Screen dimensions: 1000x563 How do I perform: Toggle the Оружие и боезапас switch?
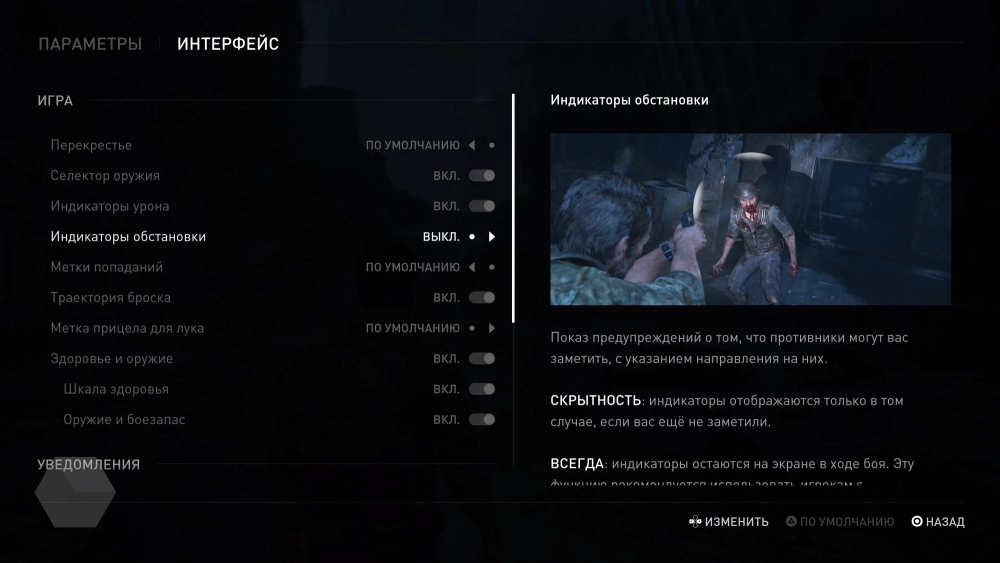(x=482, y=420)
